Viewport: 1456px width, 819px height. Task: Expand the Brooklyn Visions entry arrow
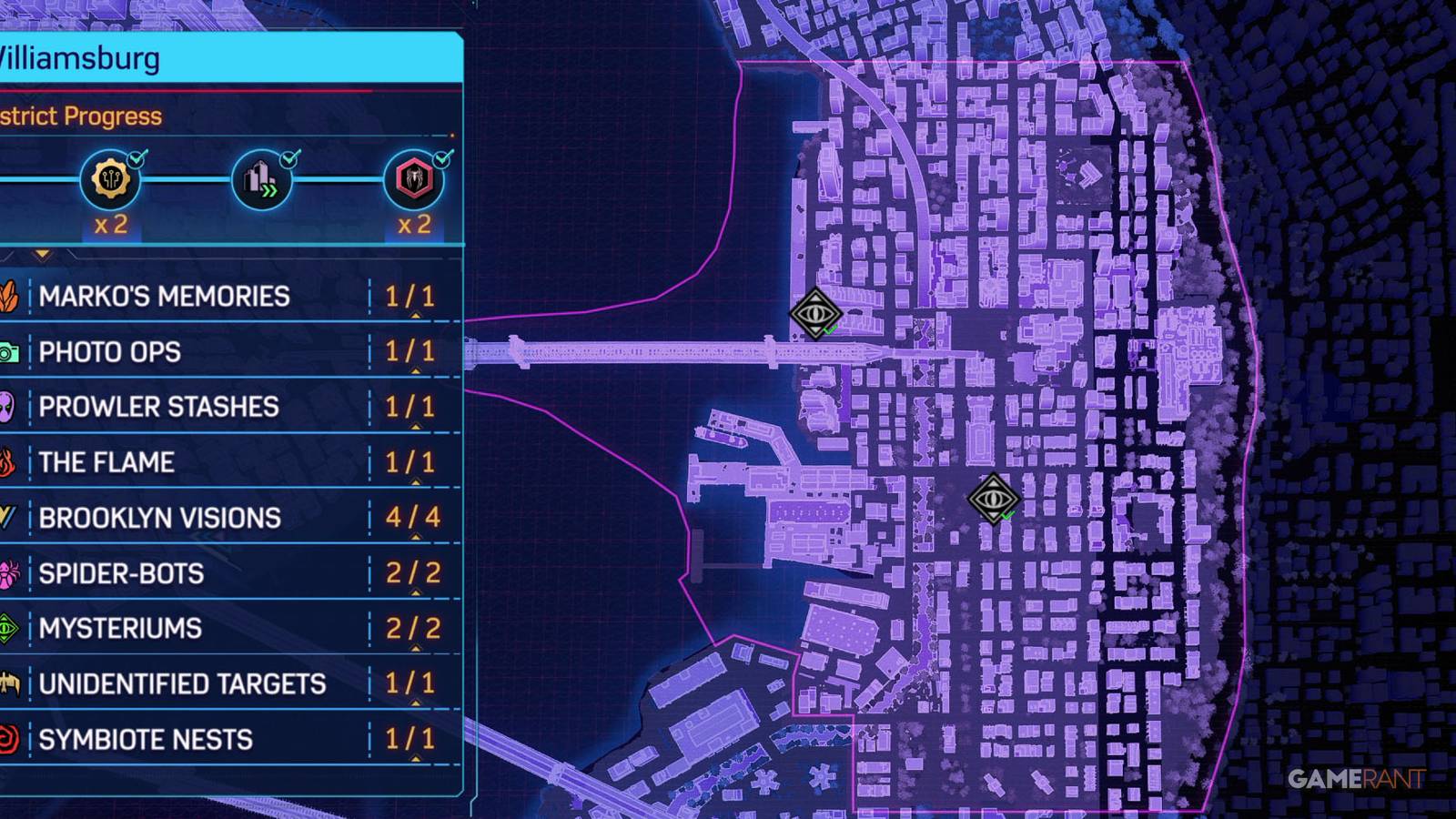(415, 536)
